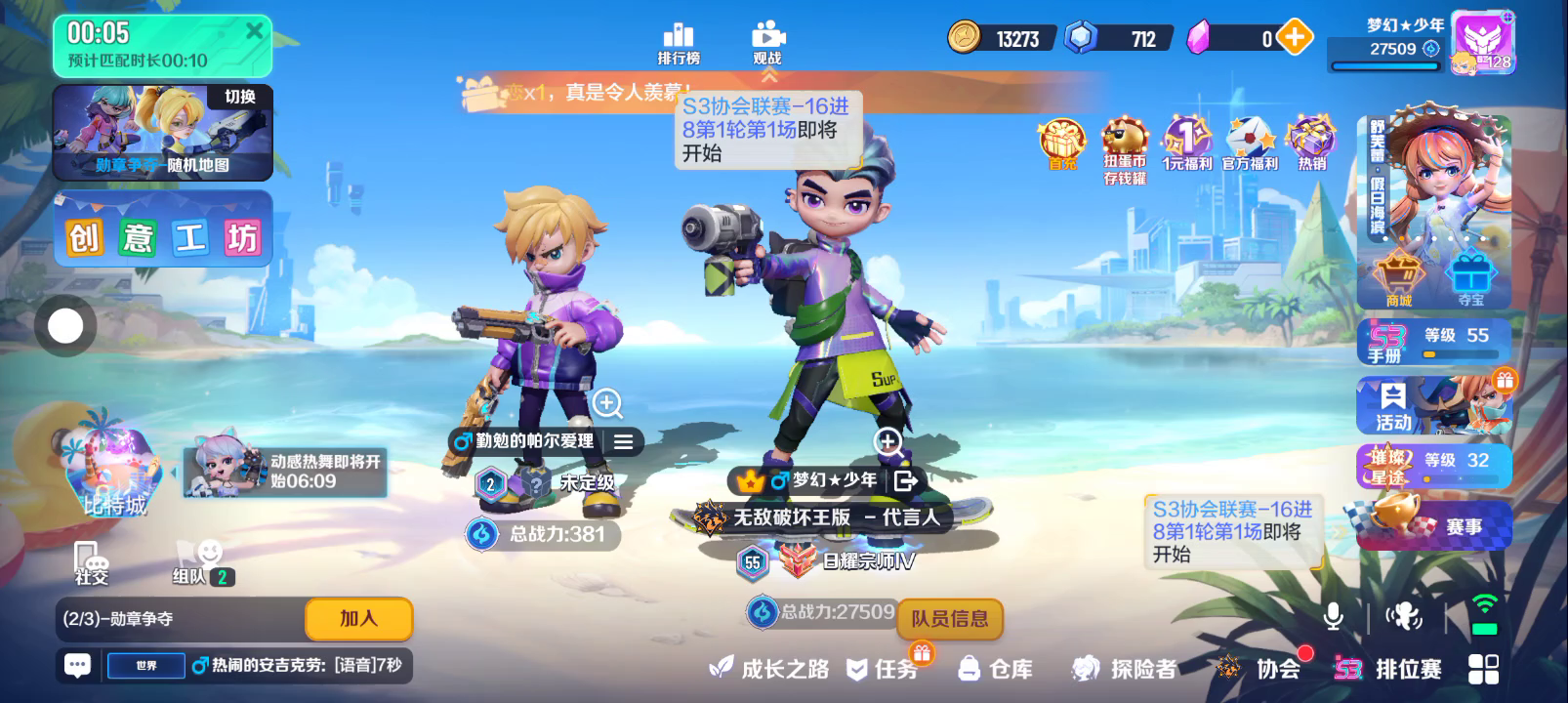This screenshot has width=1568, height=703.
Task: Cancel matchmaking with the X button
Action: pos(254,31)
